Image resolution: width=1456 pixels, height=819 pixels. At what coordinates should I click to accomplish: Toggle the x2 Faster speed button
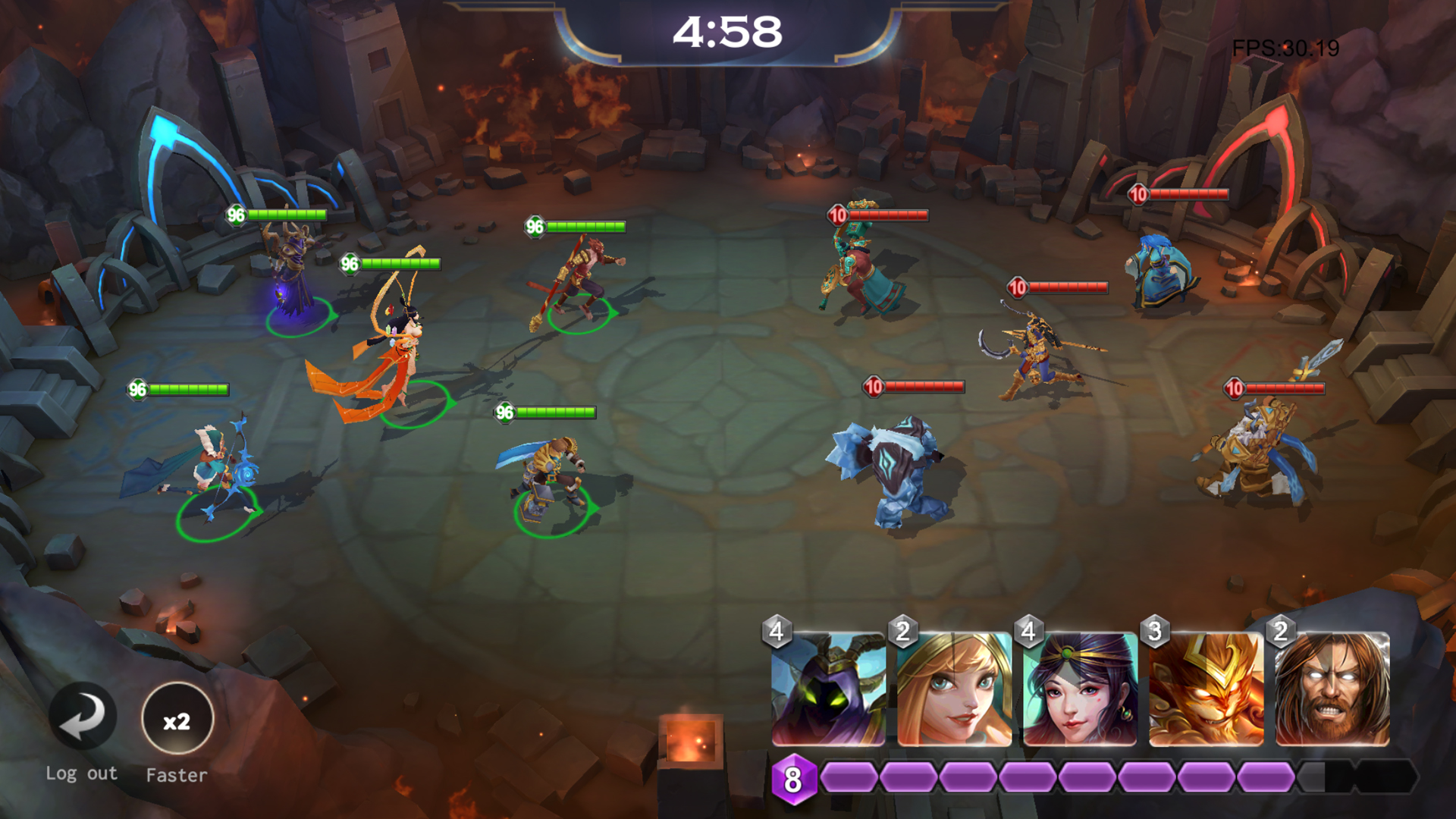(x=177, y=718)
